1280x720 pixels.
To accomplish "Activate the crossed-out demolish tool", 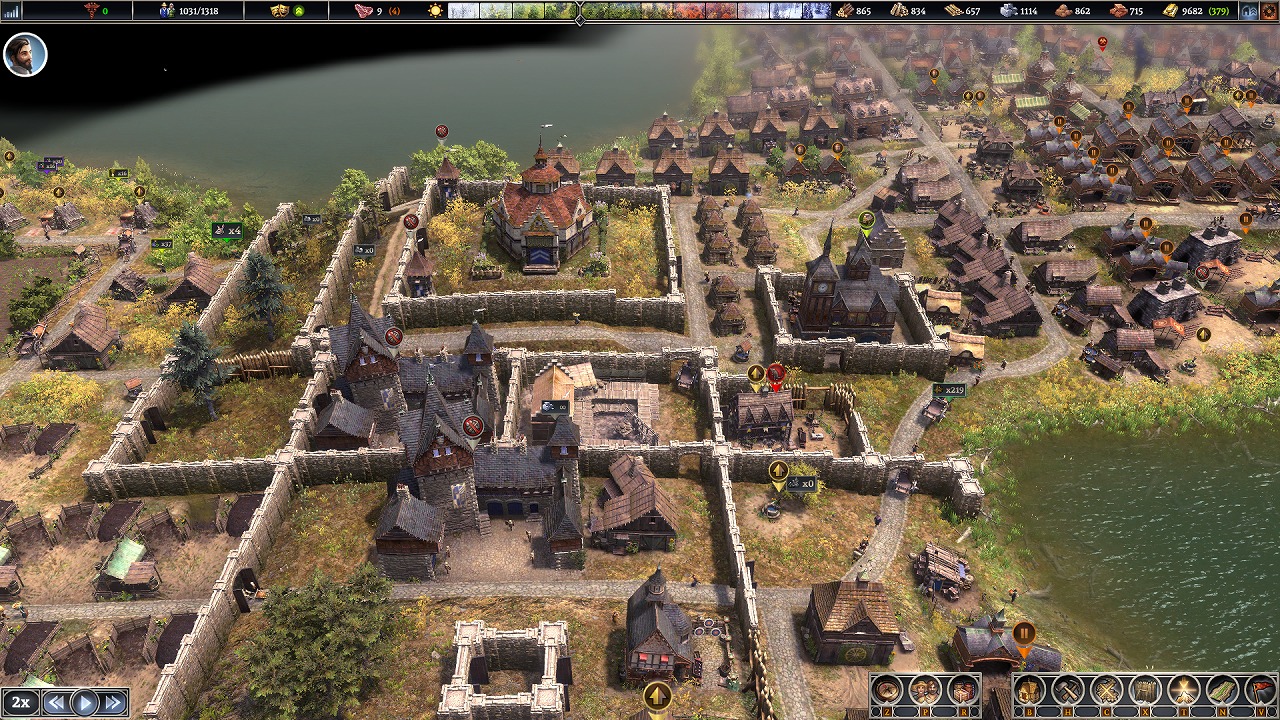I will coord(1108,690).
